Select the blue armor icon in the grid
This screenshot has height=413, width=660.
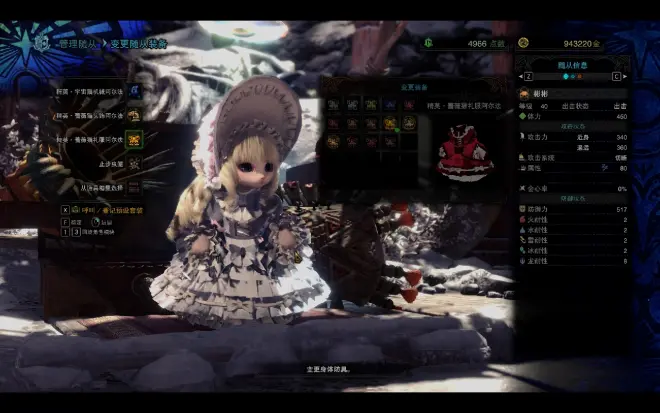click(x=390, y=104)
